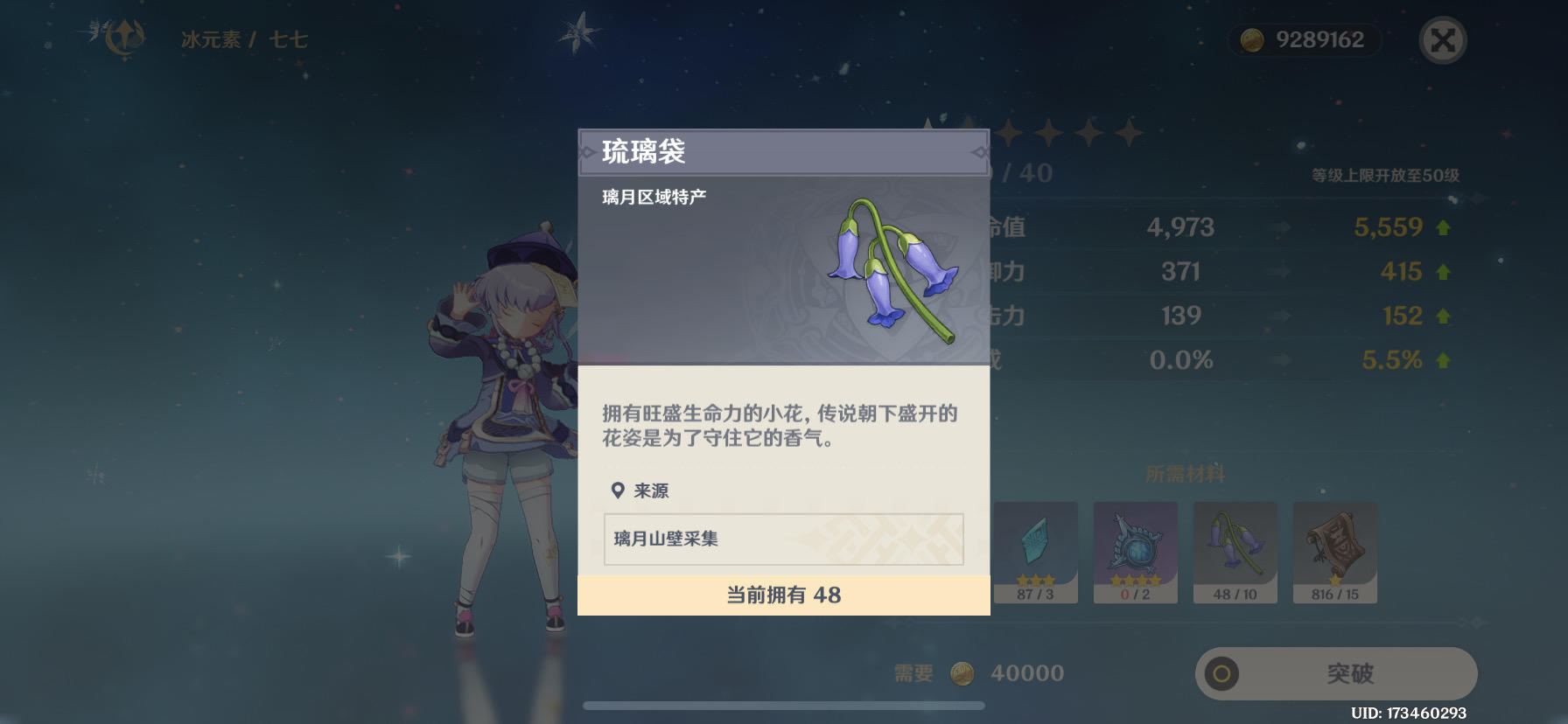Screen dimensions: 1568x724
Task: Select the Shivada Jade Sliver material showing 87/3
Action: pyautogui.click(x=1035, y=551)
